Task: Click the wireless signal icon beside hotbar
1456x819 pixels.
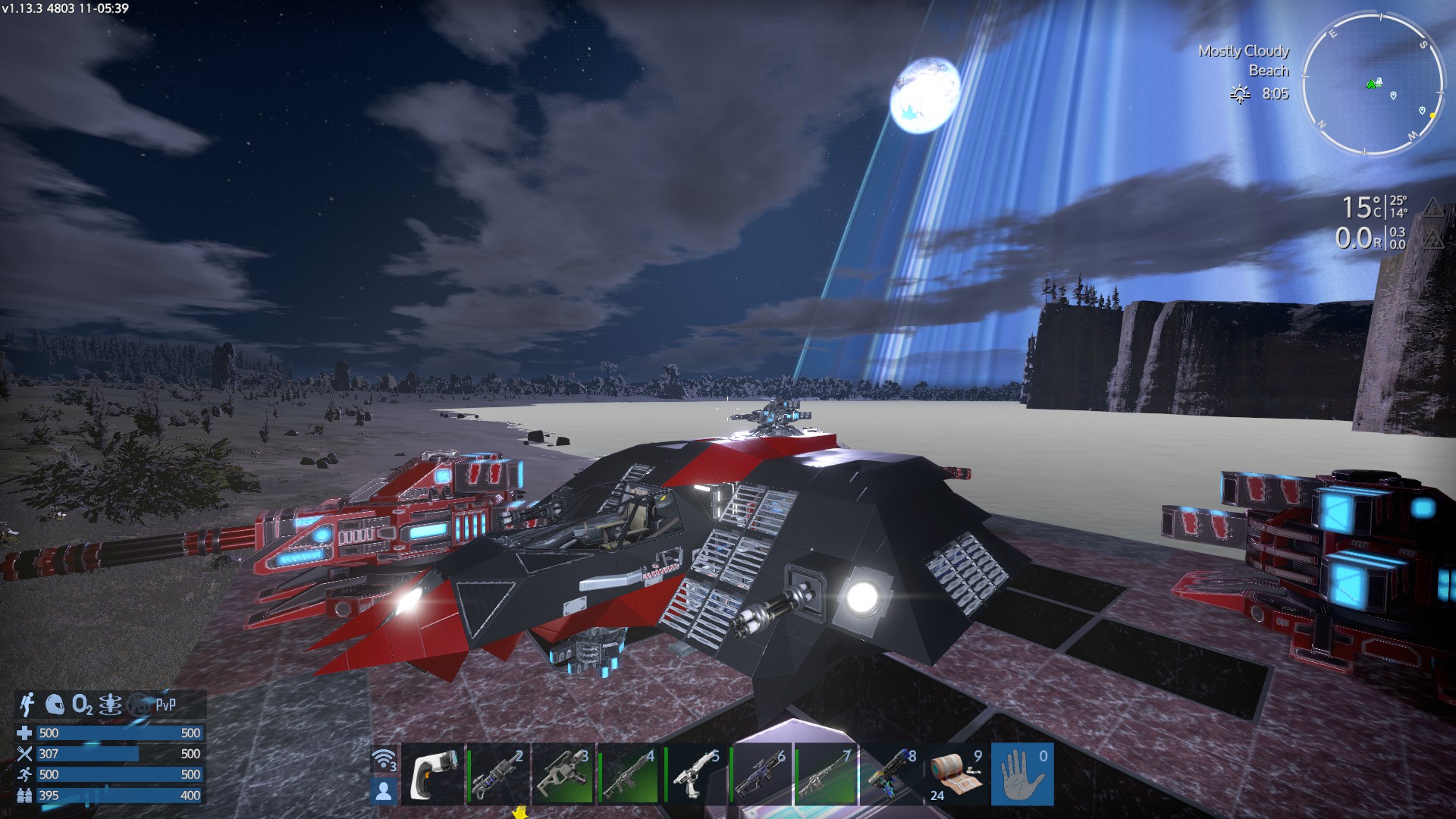Action: tap(384, 759)
